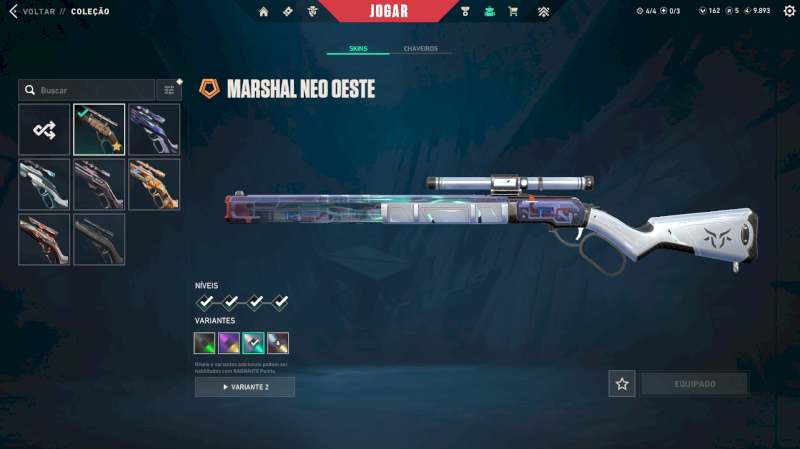Mark skin as favorite with star button
This screenshot has height=449, width=800.
[622, 384]
